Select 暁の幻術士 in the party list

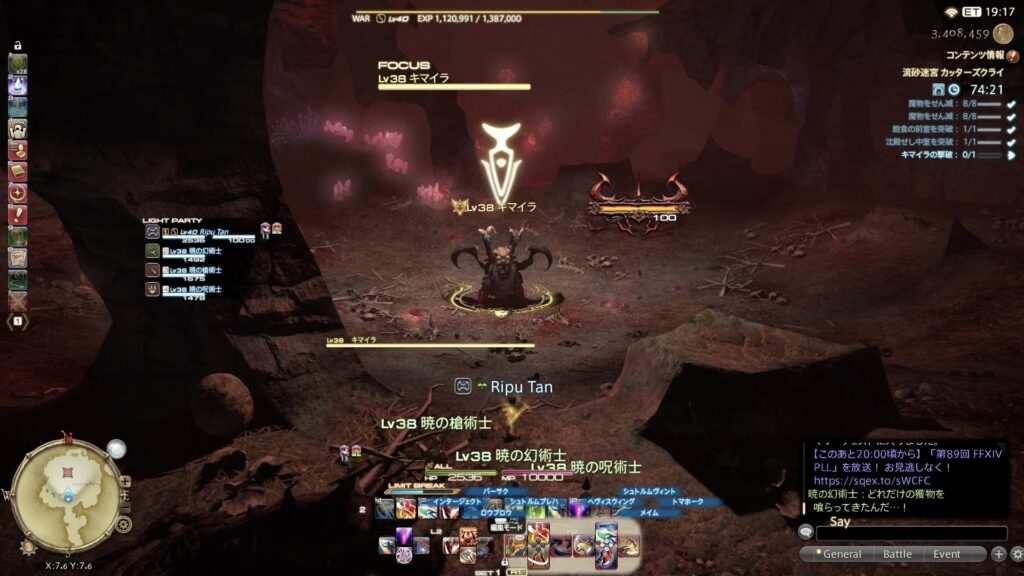point(198,252)
